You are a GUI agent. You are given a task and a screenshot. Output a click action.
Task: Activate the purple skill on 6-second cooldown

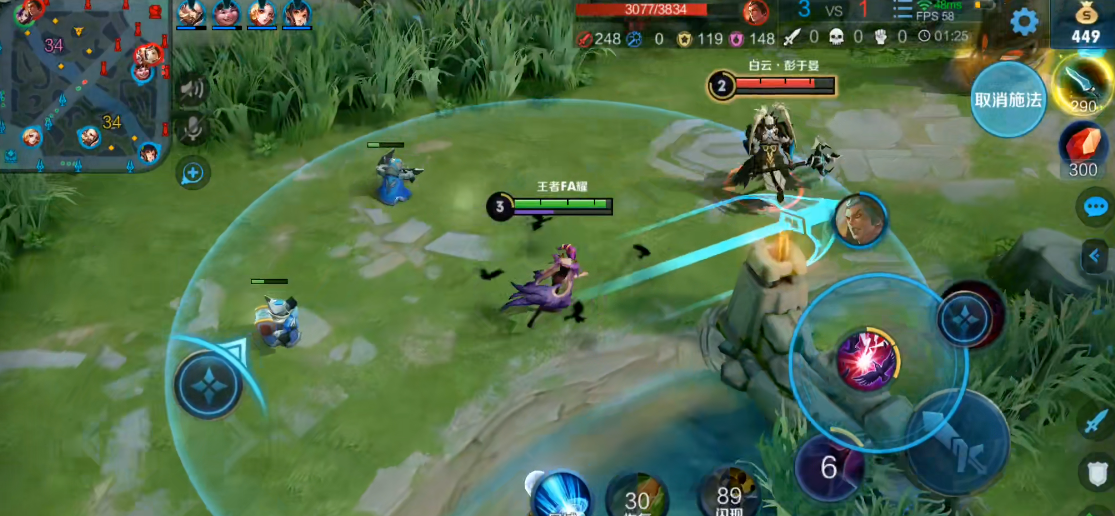(829, 467)
